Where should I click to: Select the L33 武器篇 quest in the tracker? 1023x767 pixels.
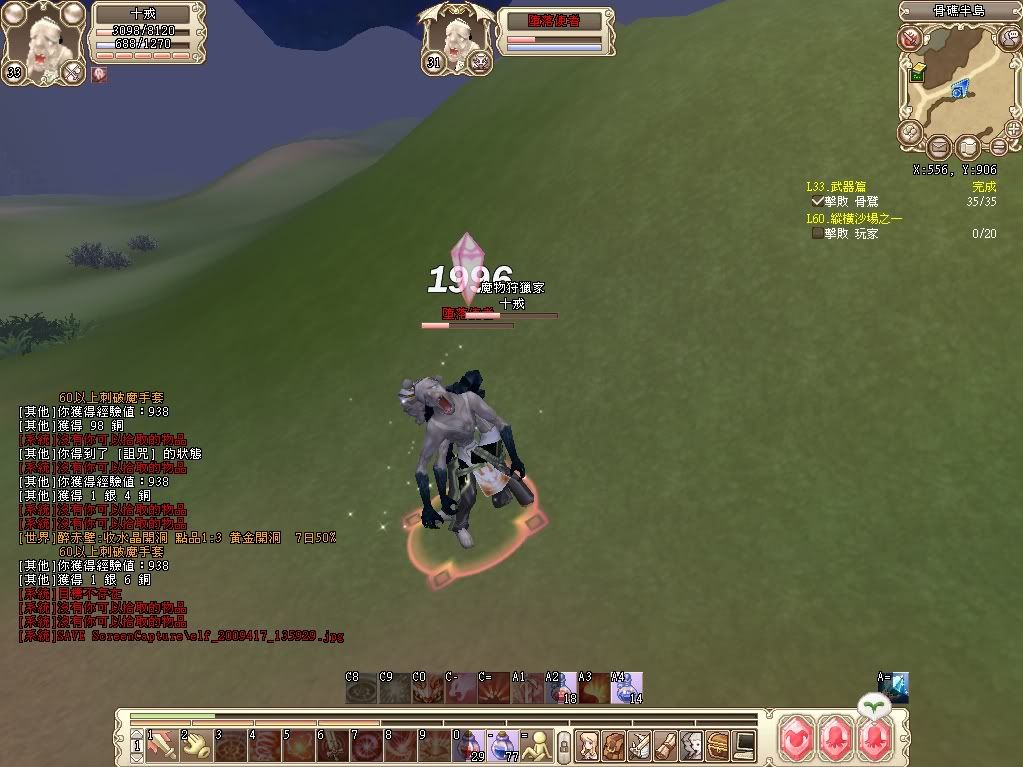[x=836, y=187]
